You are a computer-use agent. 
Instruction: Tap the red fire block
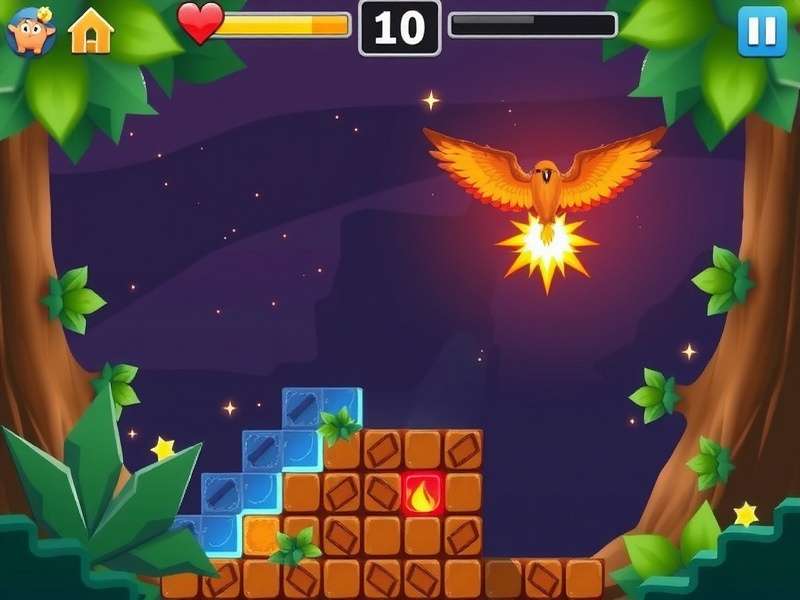click(423, 494)
